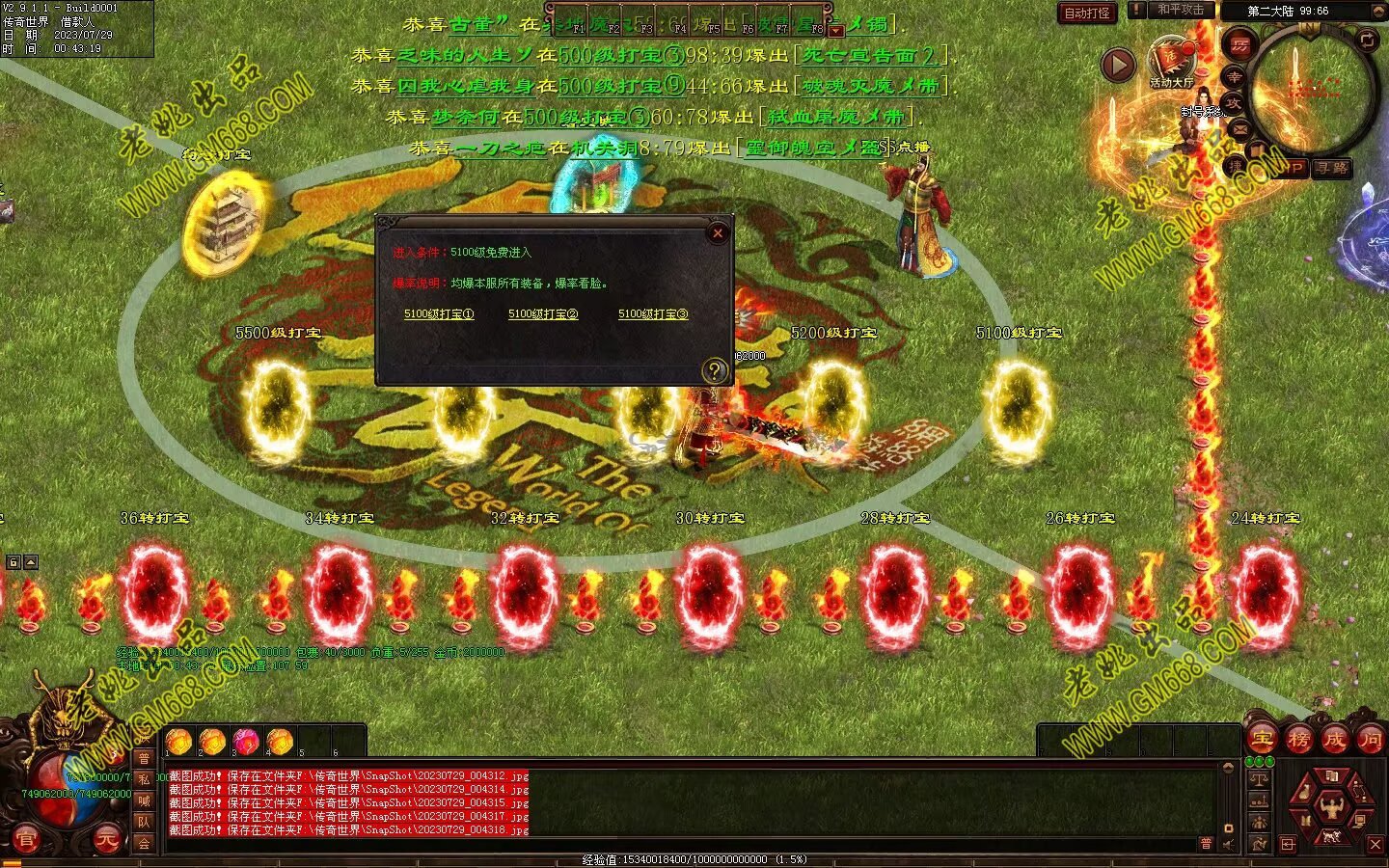1389x868 pixels.
Task: Toggle the 自动打怪 auto-fight button
Action: point(1087,14)
